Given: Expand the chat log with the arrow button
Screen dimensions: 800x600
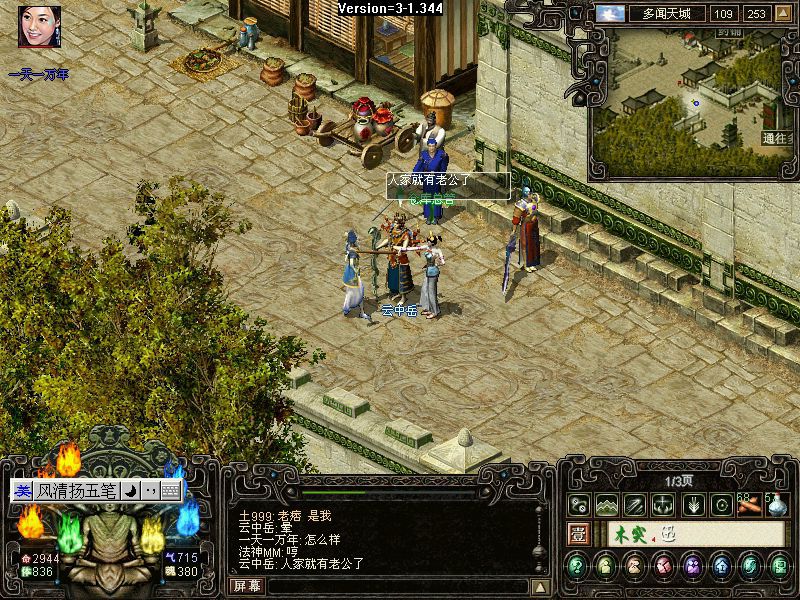Looking at the screenshot, I should coord(540,586).
